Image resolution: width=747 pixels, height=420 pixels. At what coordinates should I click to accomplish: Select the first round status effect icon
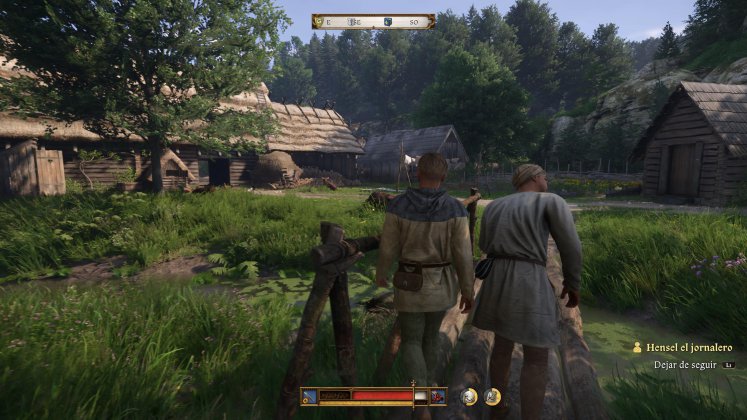(469, 397)
